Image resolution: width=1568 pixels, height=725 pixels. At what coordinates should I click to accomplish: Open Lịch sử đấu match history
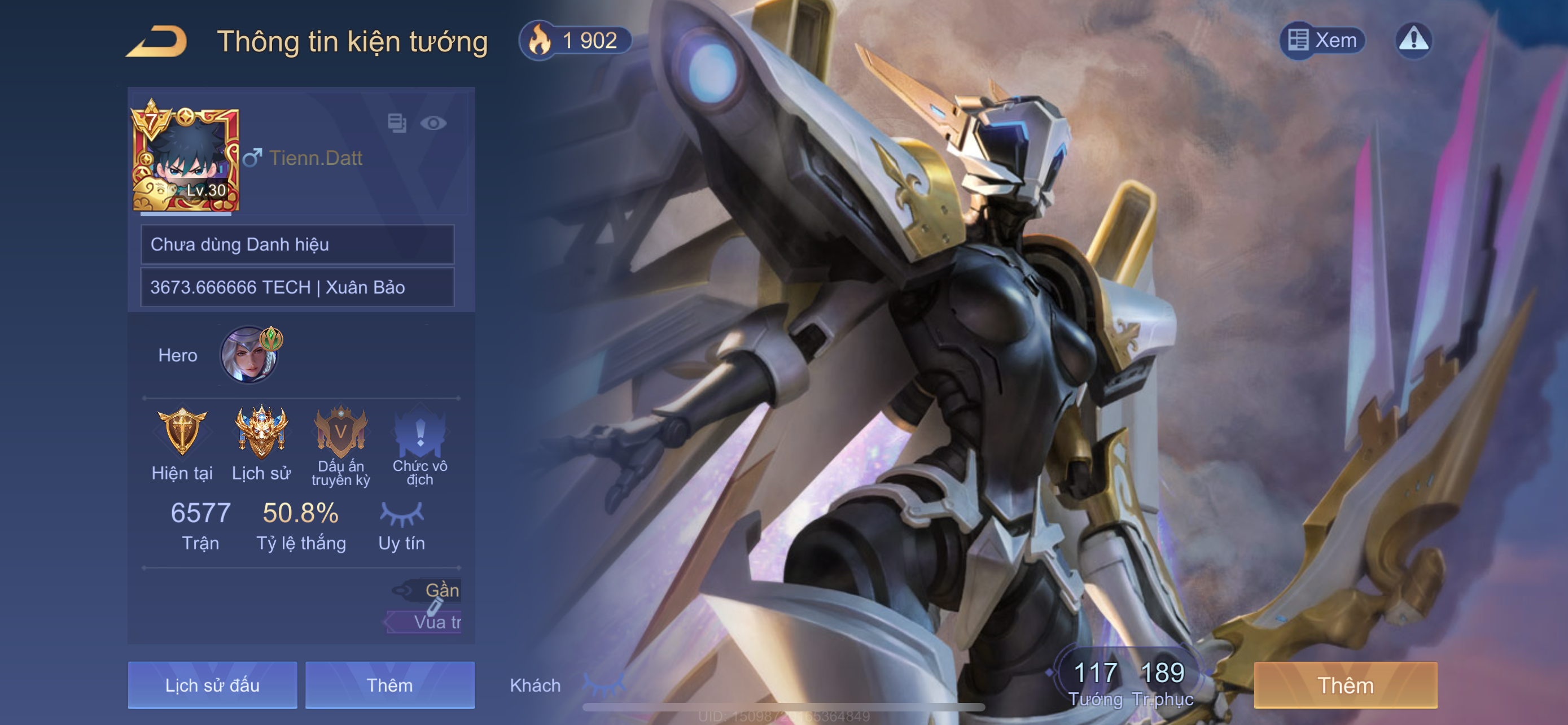pos(212,685)
